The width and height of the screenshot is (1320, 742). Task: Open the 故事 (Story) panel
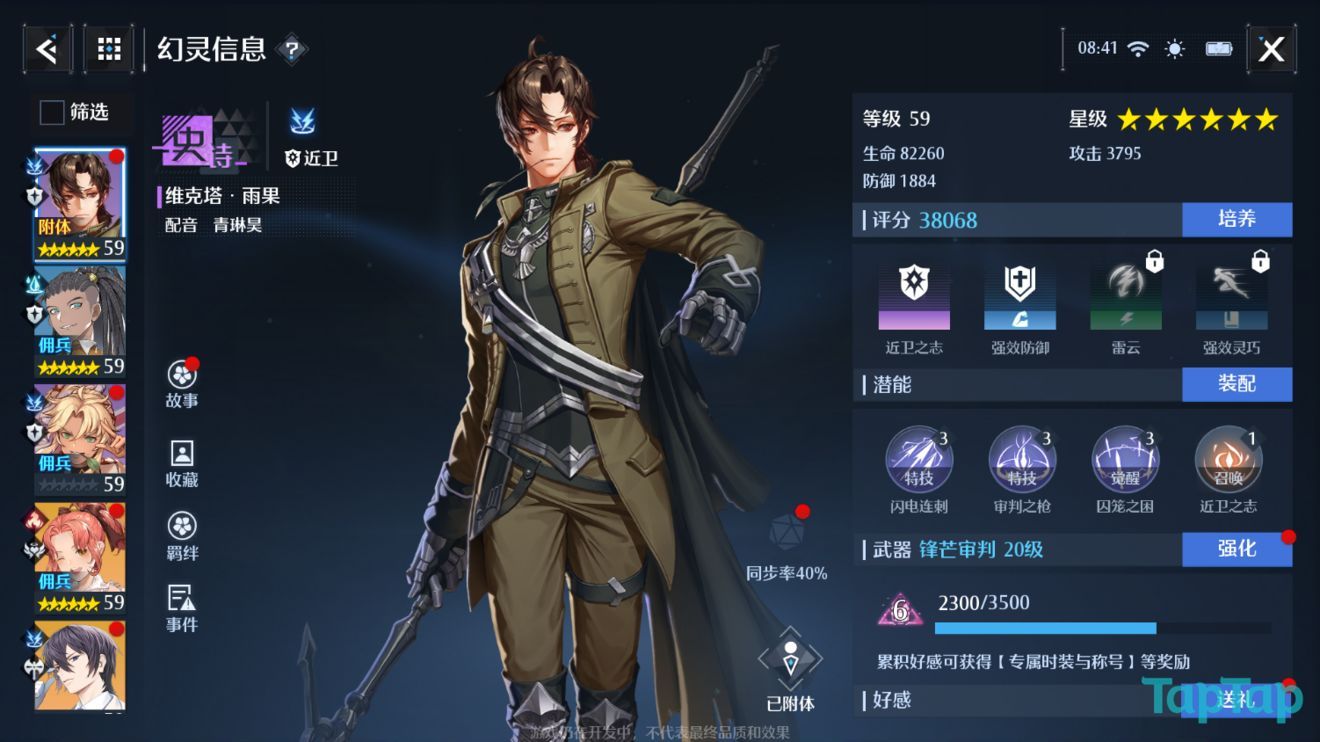[180, 383]
